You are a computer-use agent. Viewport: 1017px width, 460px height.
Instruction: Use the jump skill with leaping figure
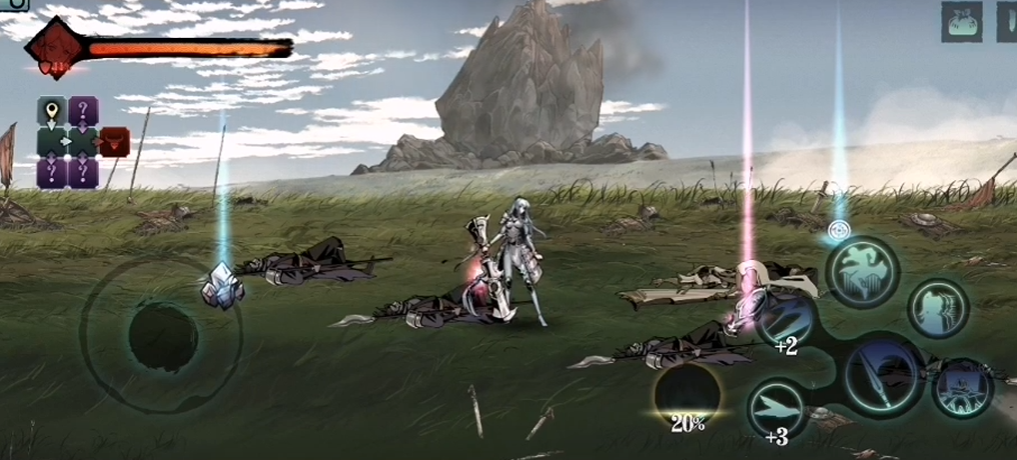pyautogui.click(x=861, y=272)
